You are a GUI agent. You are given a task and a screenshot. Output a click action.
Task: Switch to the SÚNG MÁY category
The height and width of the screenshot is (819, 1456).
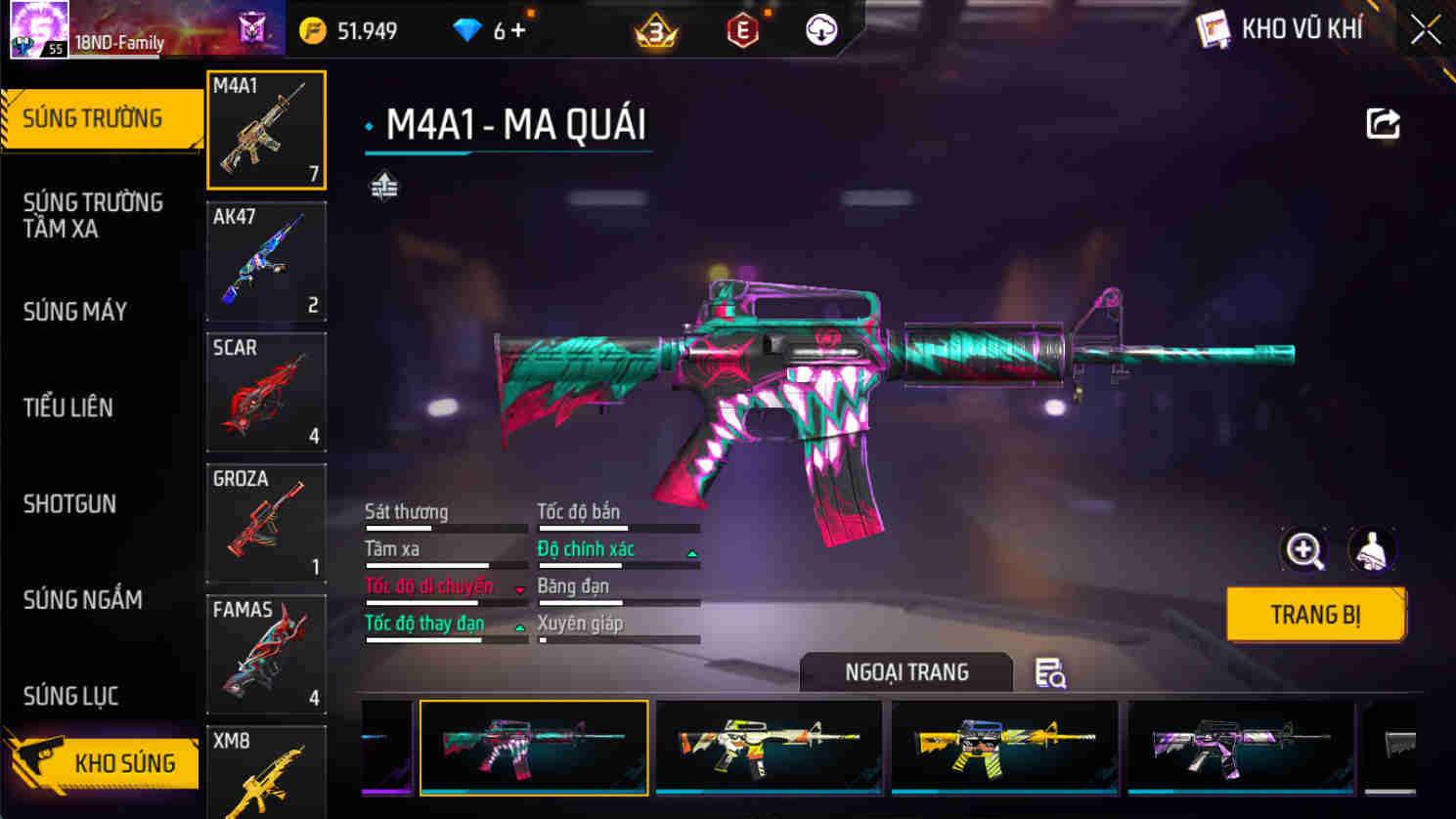click(x=75, y=312)
